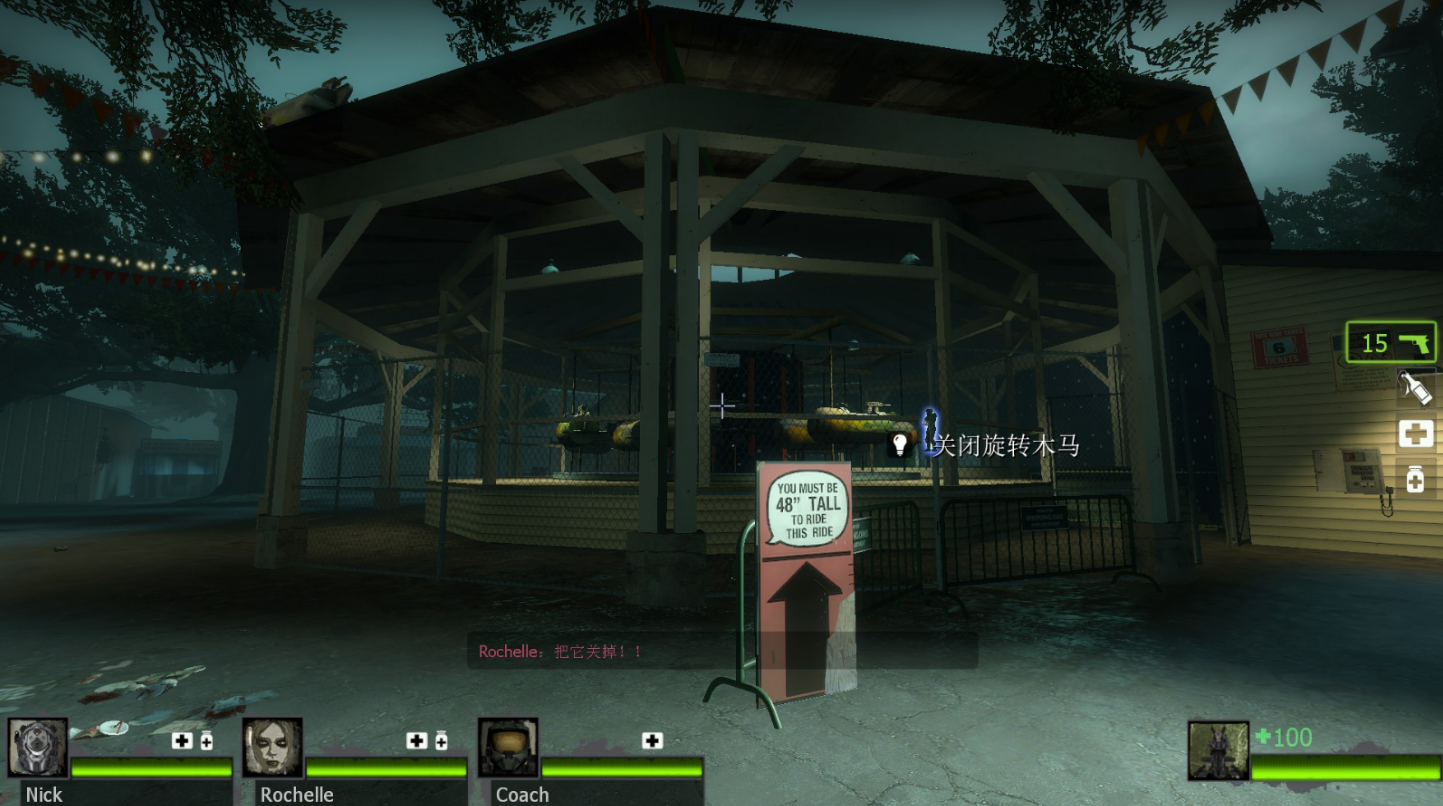Screen dimensions: 1443x806
Task: Click Nick's teammate portrait
Action: (38, 747)
